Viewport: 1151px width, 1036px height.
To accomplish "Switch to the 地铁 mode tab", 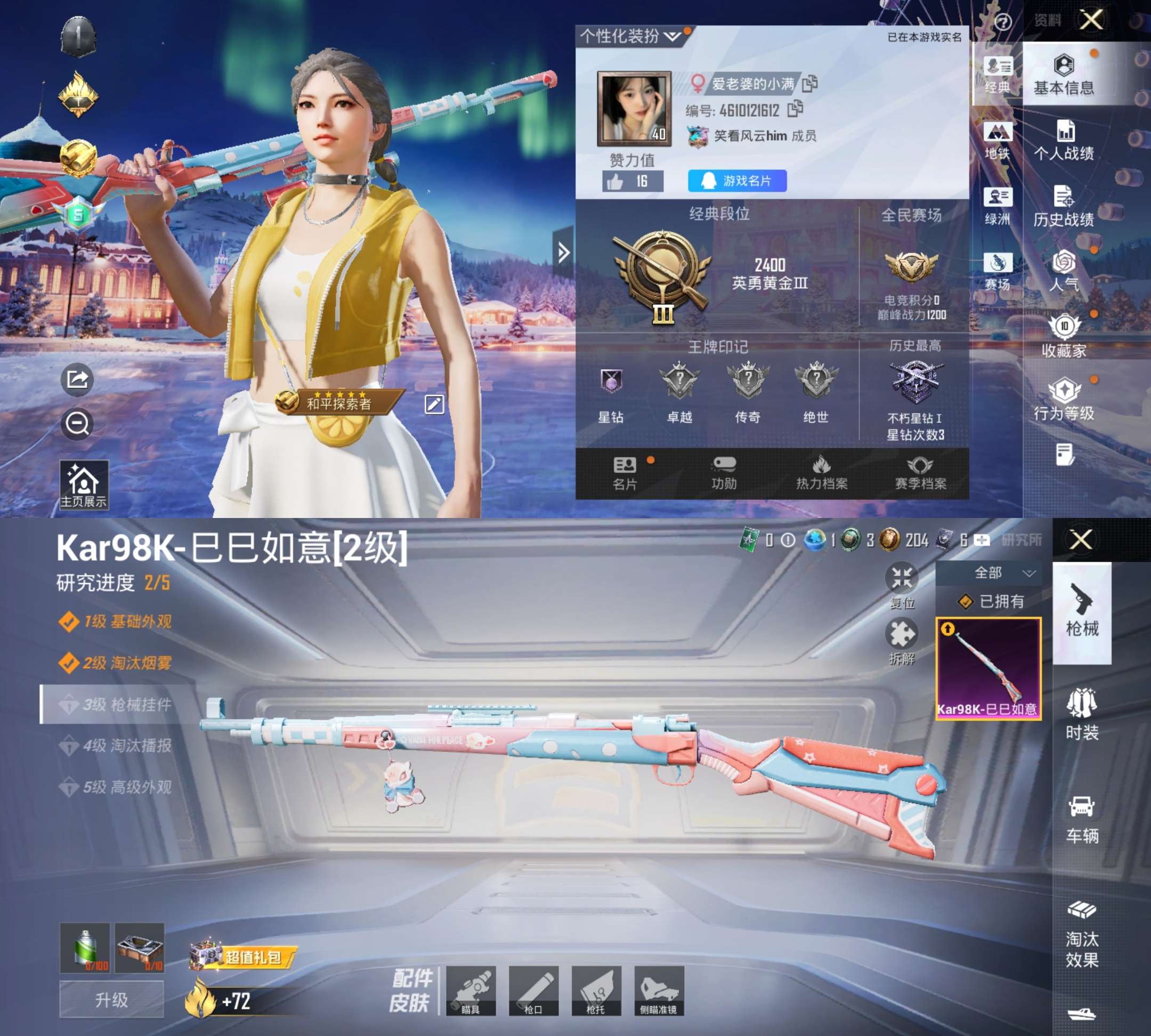I will [x=999, y=140].
